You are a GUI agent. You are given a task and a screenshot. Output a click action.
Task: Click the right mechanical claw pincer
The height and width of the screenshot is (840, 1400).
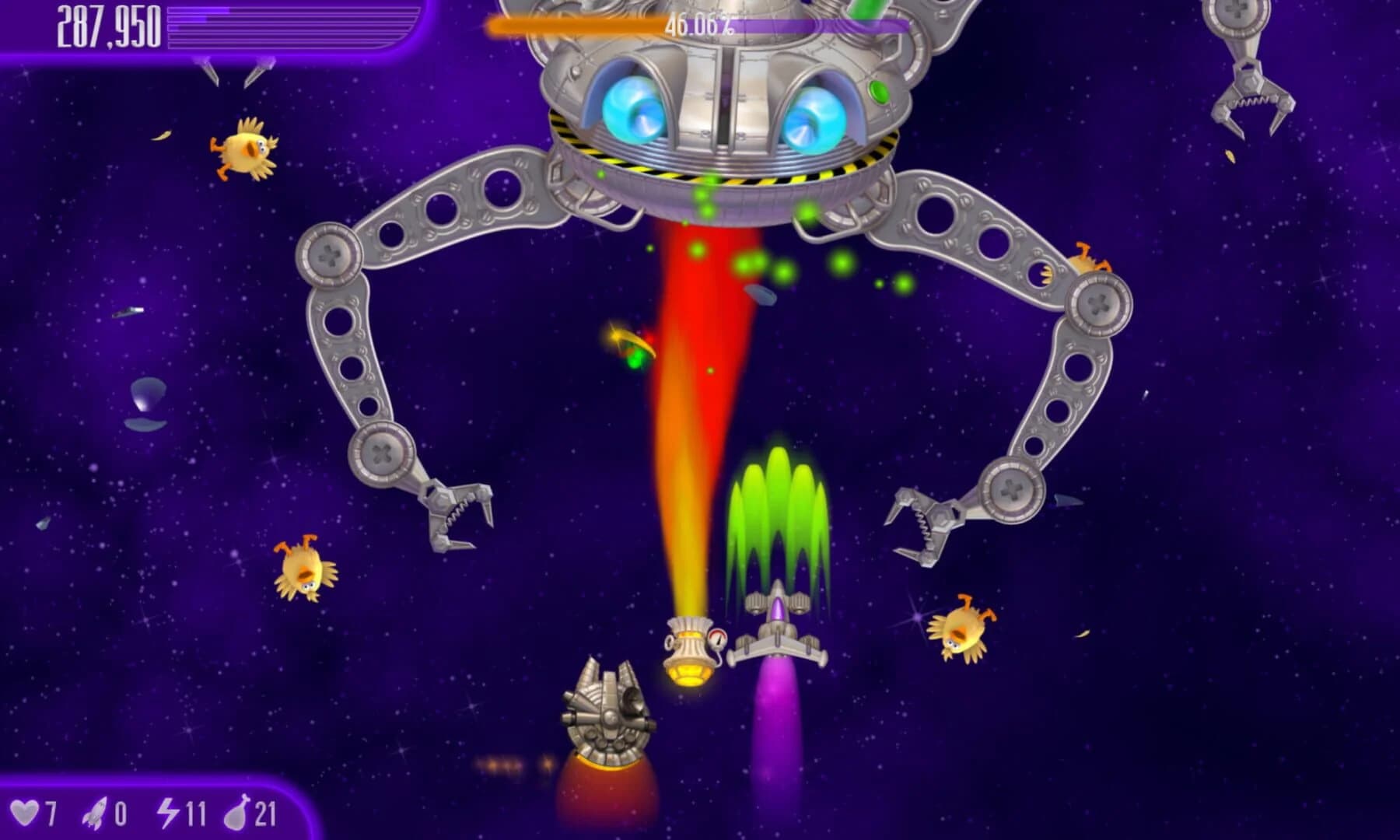click(x=922, y=525)
